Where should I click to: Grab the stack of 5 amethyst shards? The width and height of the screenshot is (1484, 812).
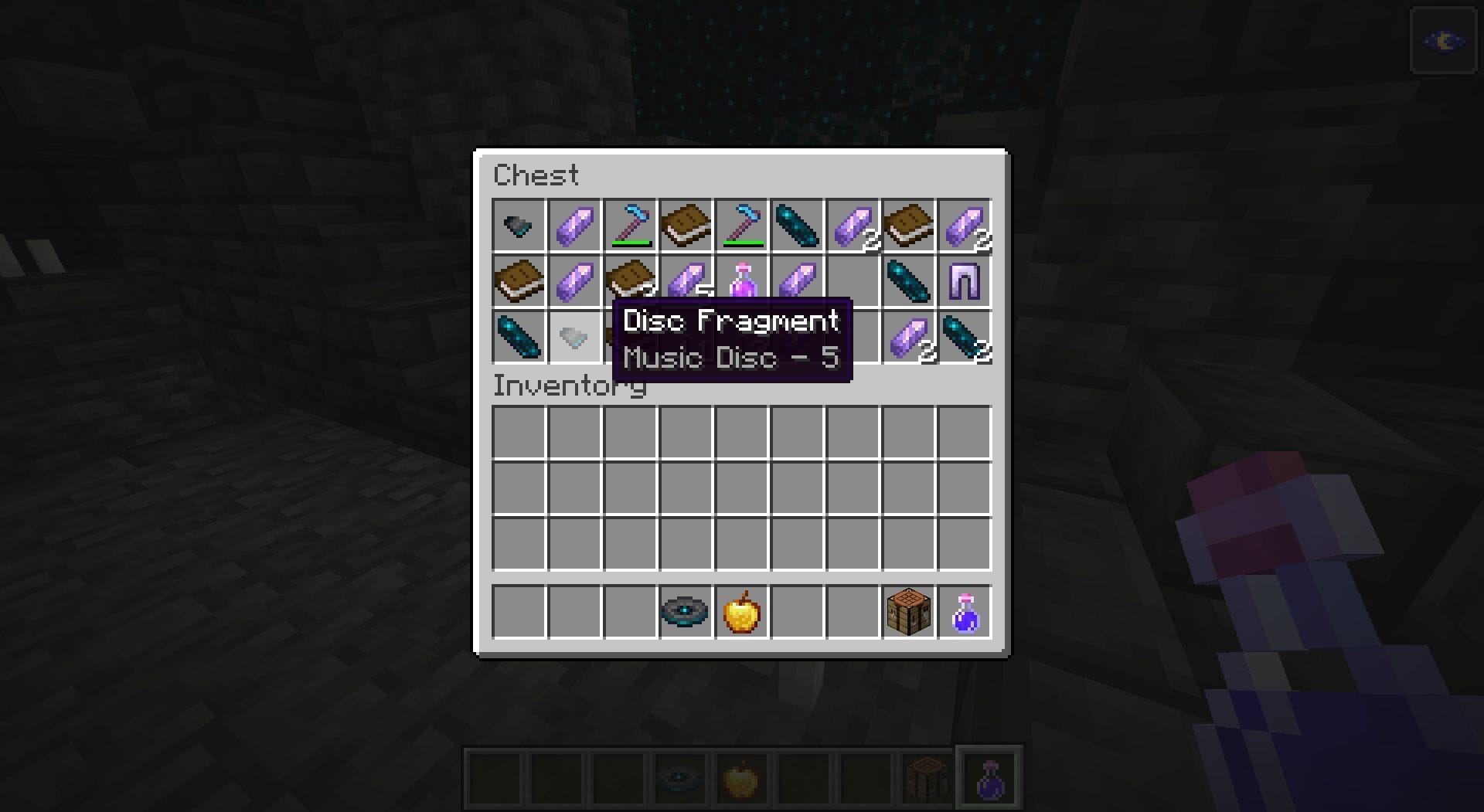[x=688, y=281]
